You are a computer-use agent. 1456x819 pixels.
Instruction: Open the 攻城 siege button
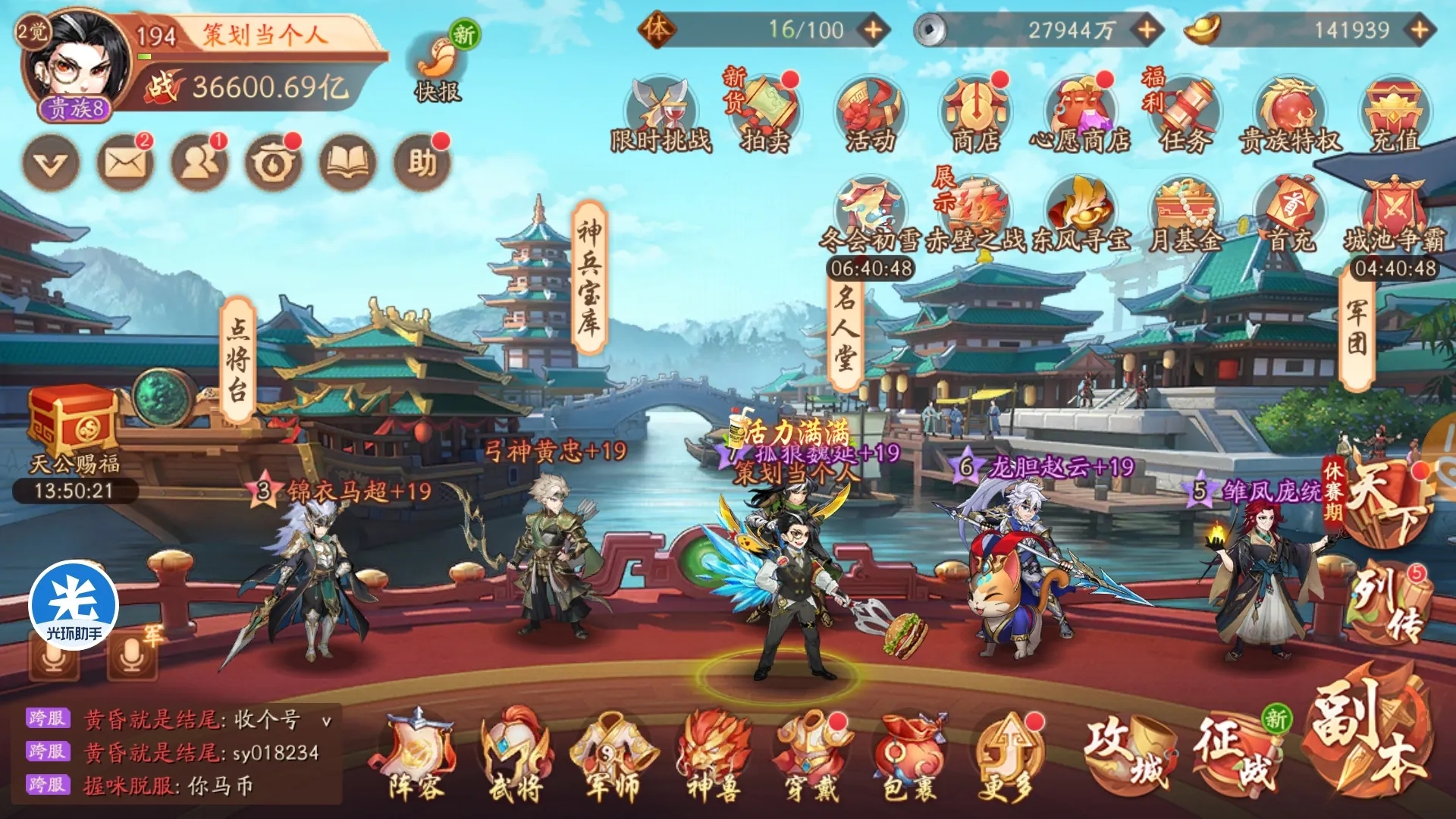click(x=1130, y=751)
